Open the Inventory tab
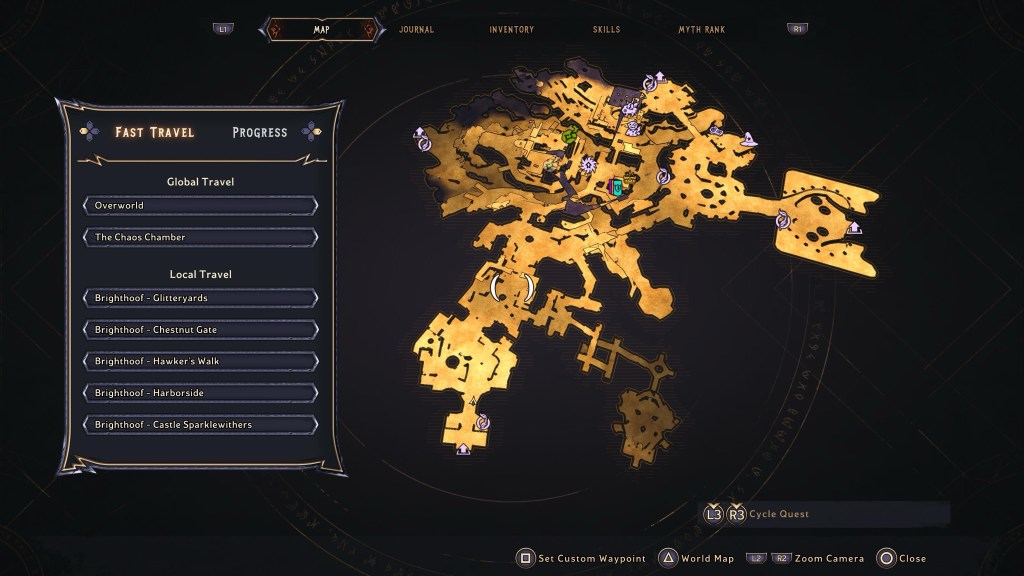1024x576 pixels. (511, 30)
